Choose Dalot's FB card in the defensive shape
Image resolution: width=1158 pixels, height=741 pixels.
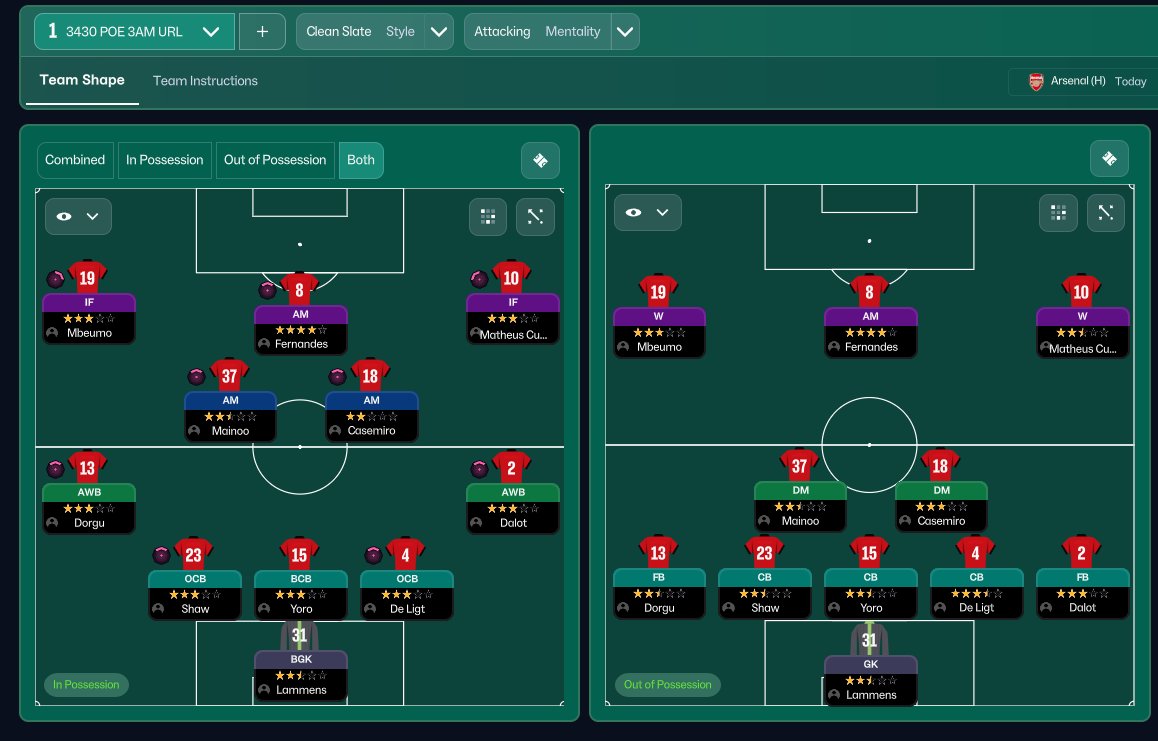coord(1082,592)
